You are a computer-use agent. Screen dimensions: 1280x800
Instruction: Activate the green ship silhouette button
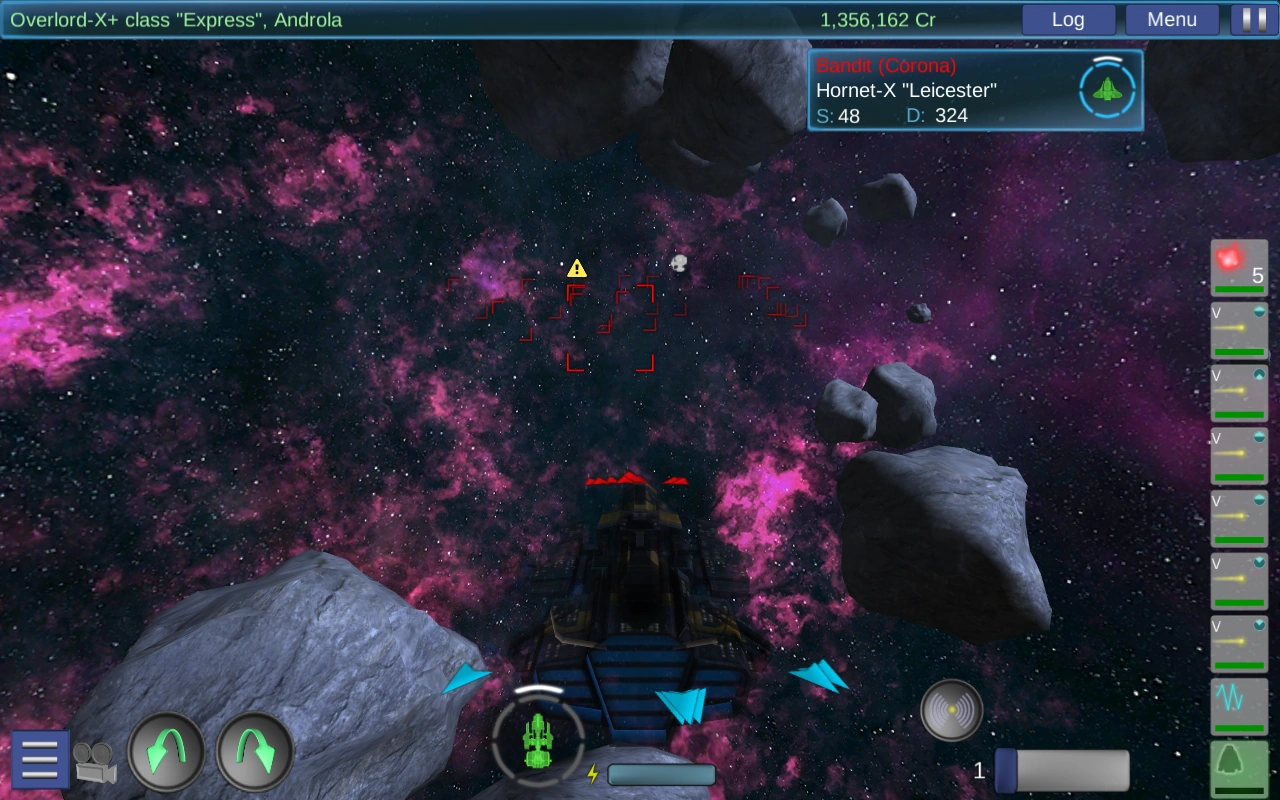tap(1239, 768)
